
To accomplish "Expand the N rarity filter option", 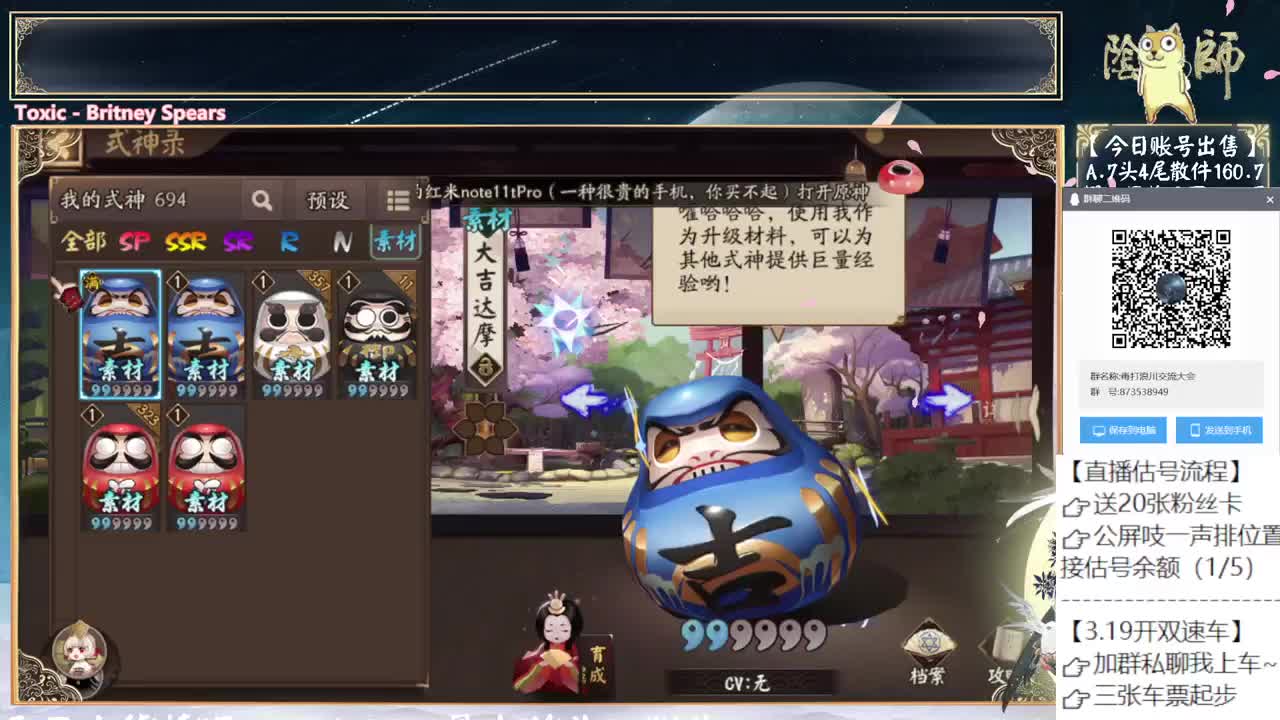I will [344, 241].
